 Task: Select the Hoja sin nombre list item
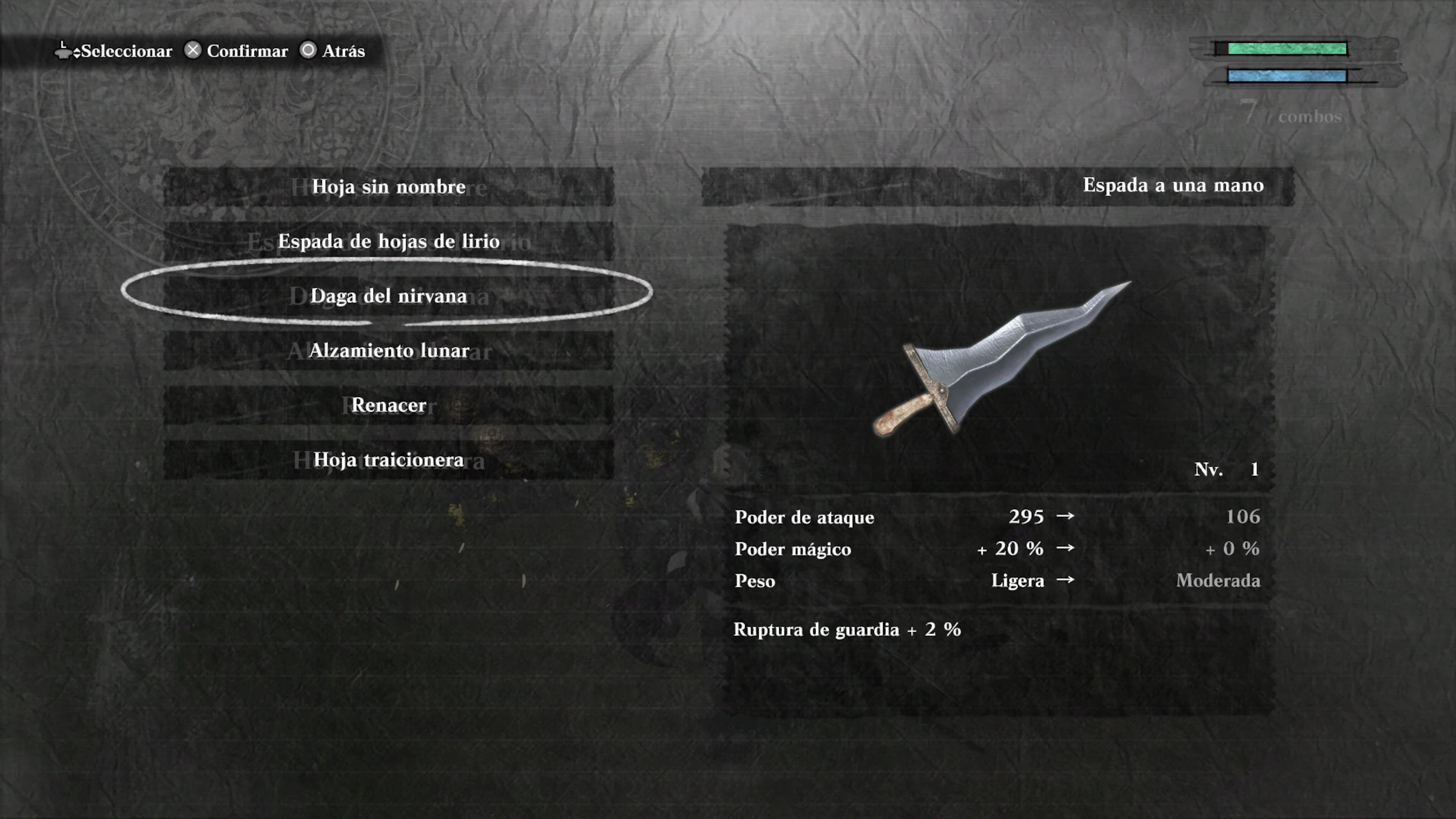point(389,187)
